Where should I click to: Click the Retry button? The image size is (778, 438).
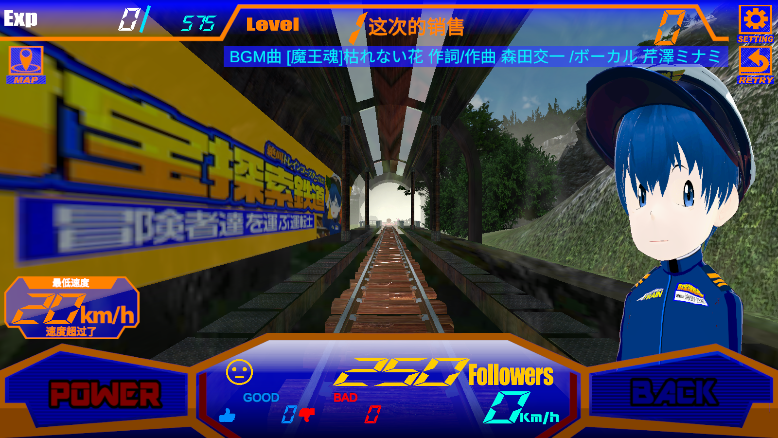point(754,65)
